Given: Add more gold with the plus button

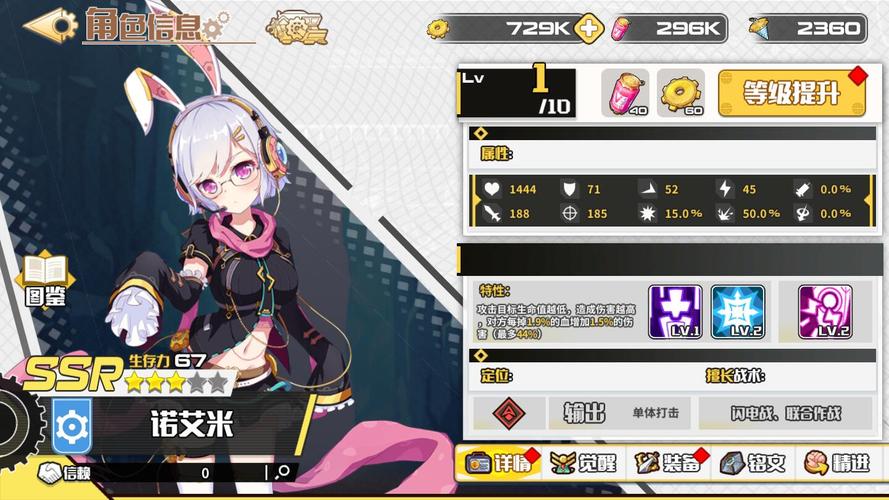Looking at the screenshot, I should [x=591, y=29].
